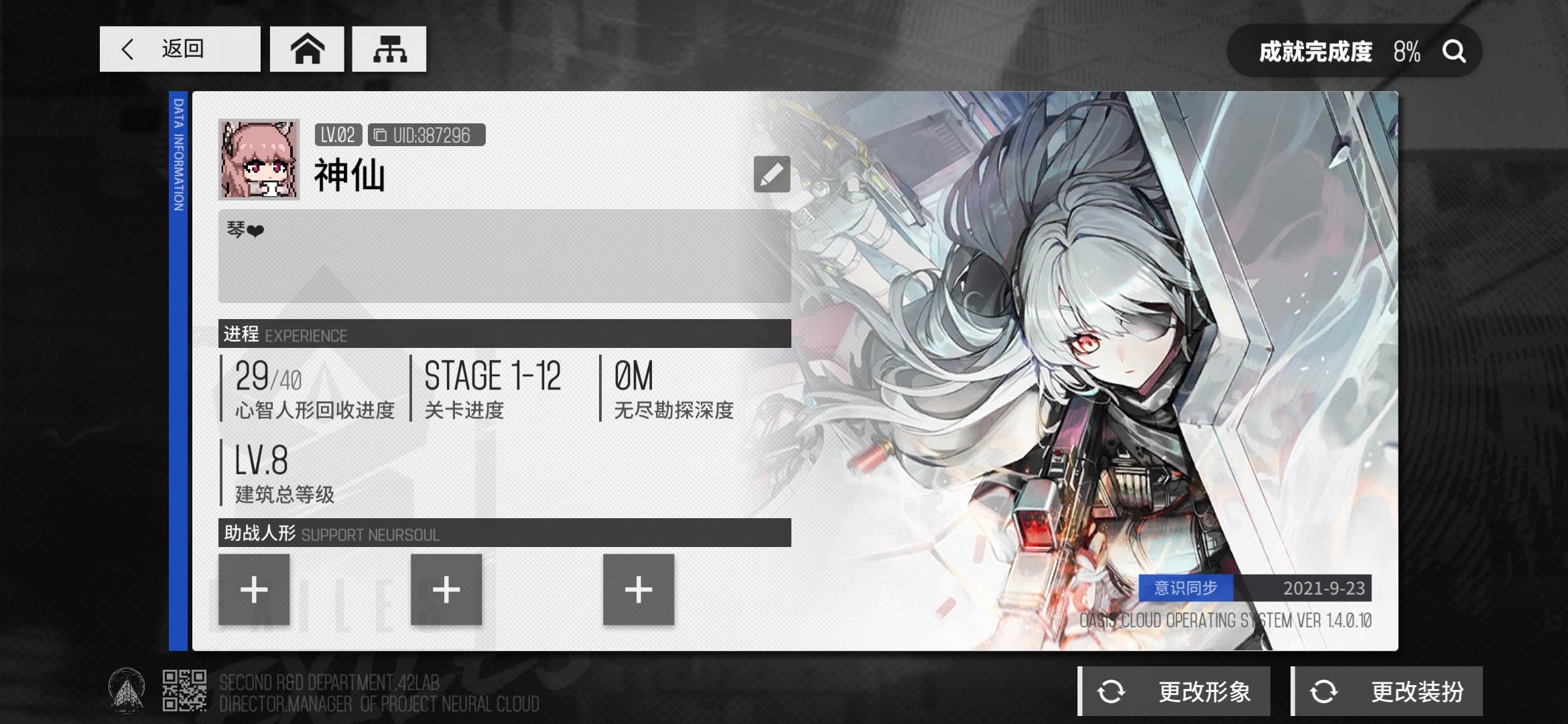Select the 返回 back menu item

click(x=180, y=48)
